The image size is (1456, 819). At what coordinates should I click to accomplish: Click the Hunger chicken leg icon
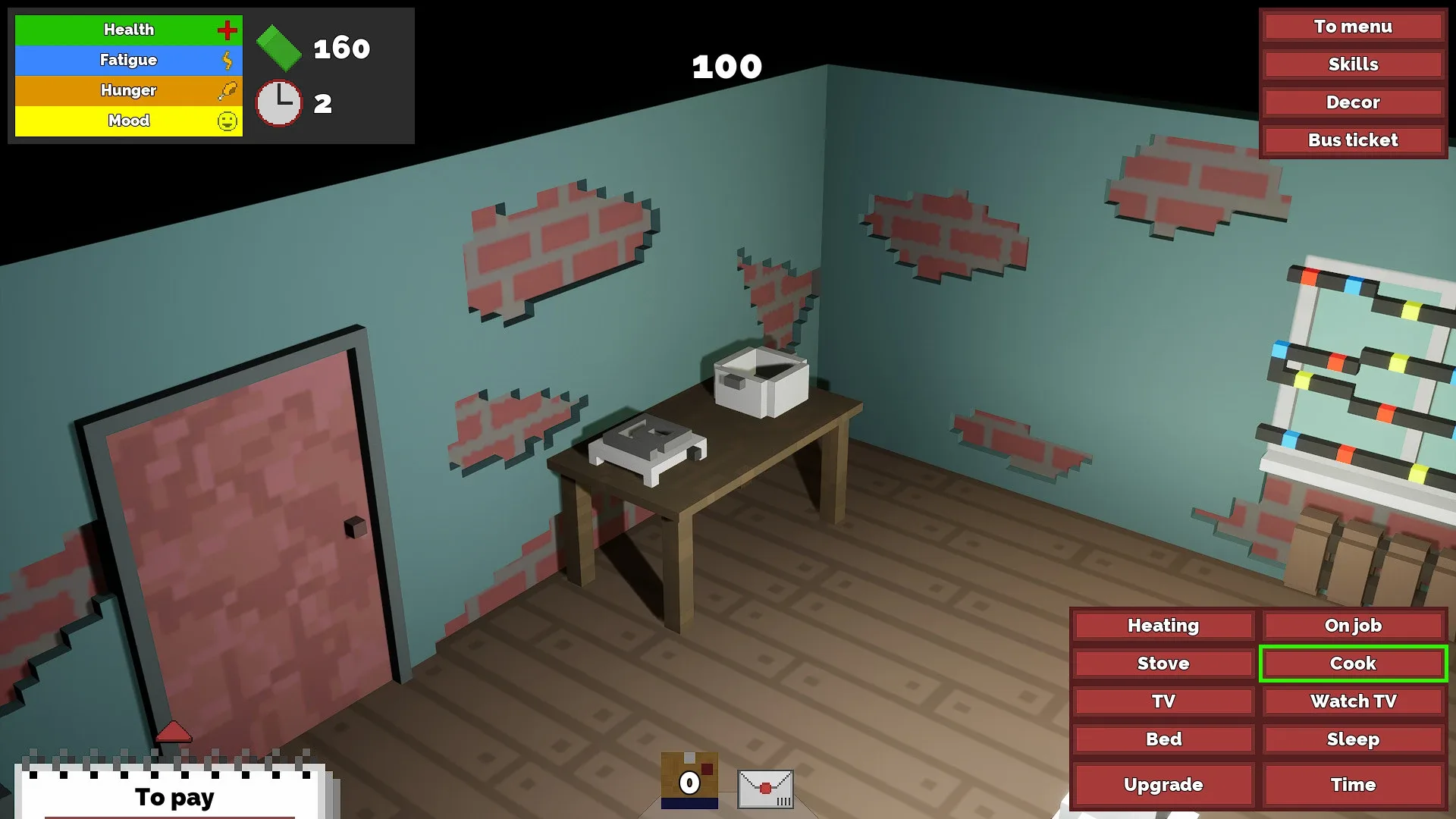226,90
